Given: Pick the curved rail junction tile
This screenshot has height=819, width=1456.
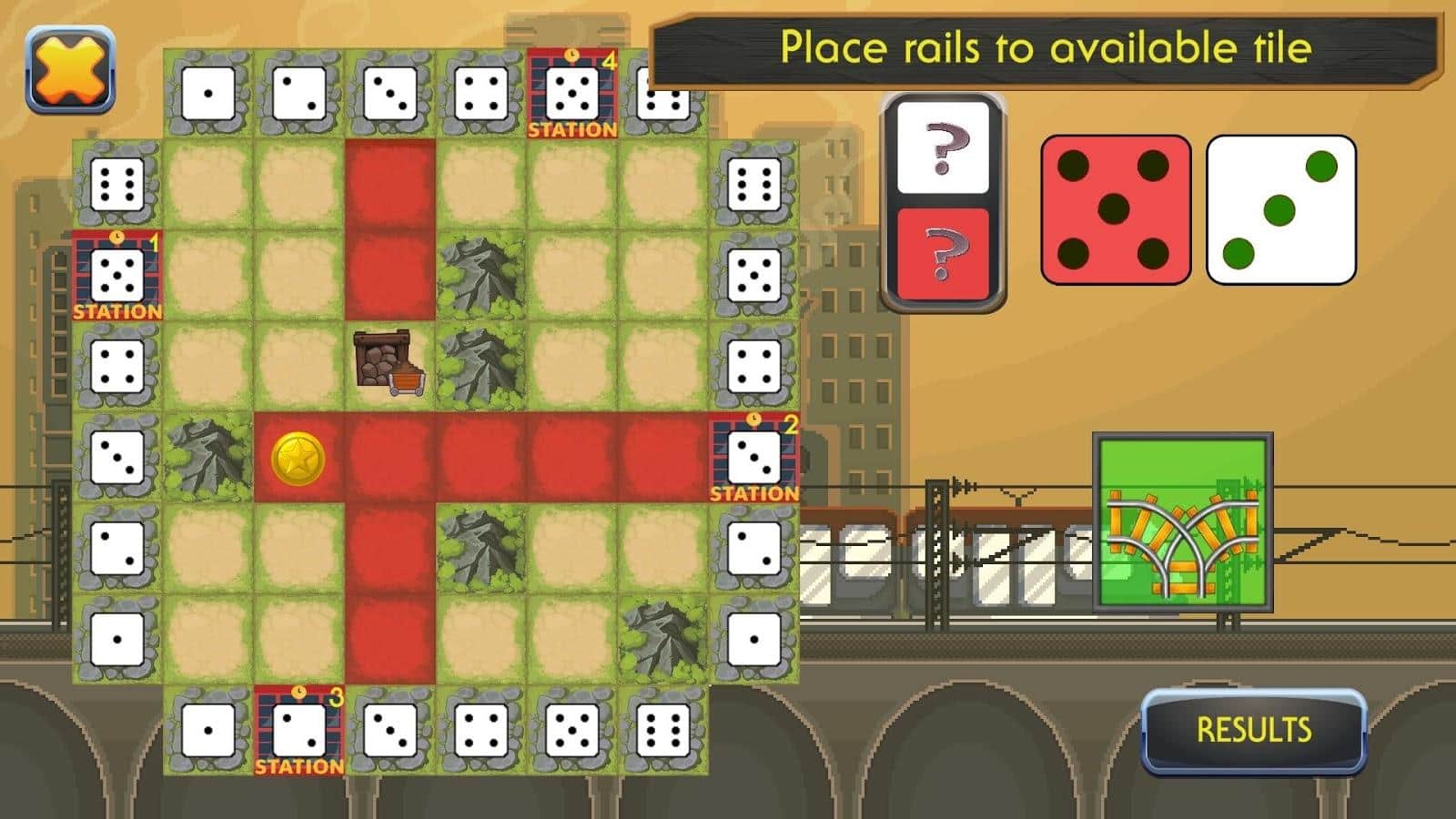Looking at the screenshot, I should point(1182,523).
